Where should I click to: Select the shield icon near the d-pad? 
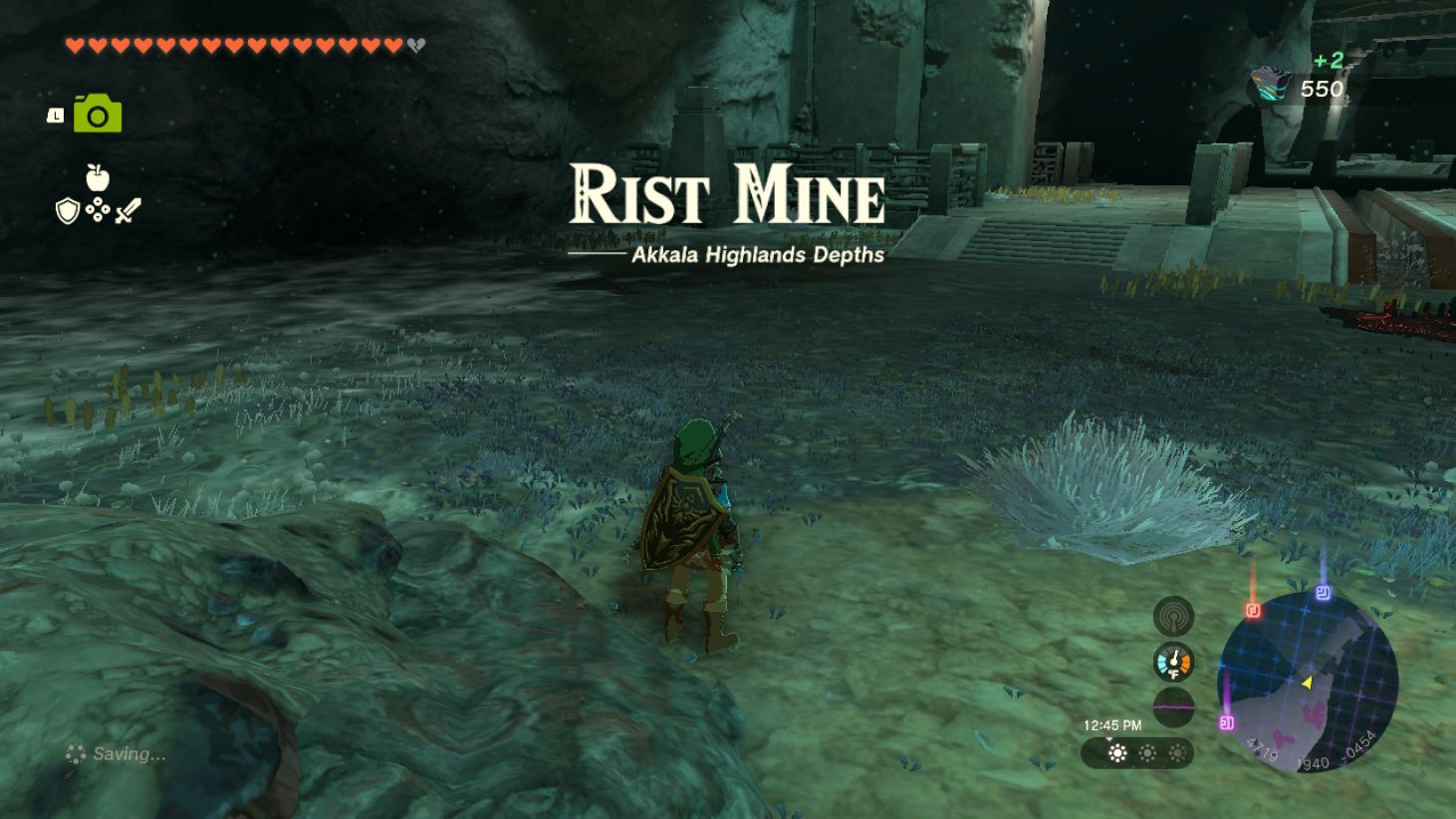click(x=66, y=210)
